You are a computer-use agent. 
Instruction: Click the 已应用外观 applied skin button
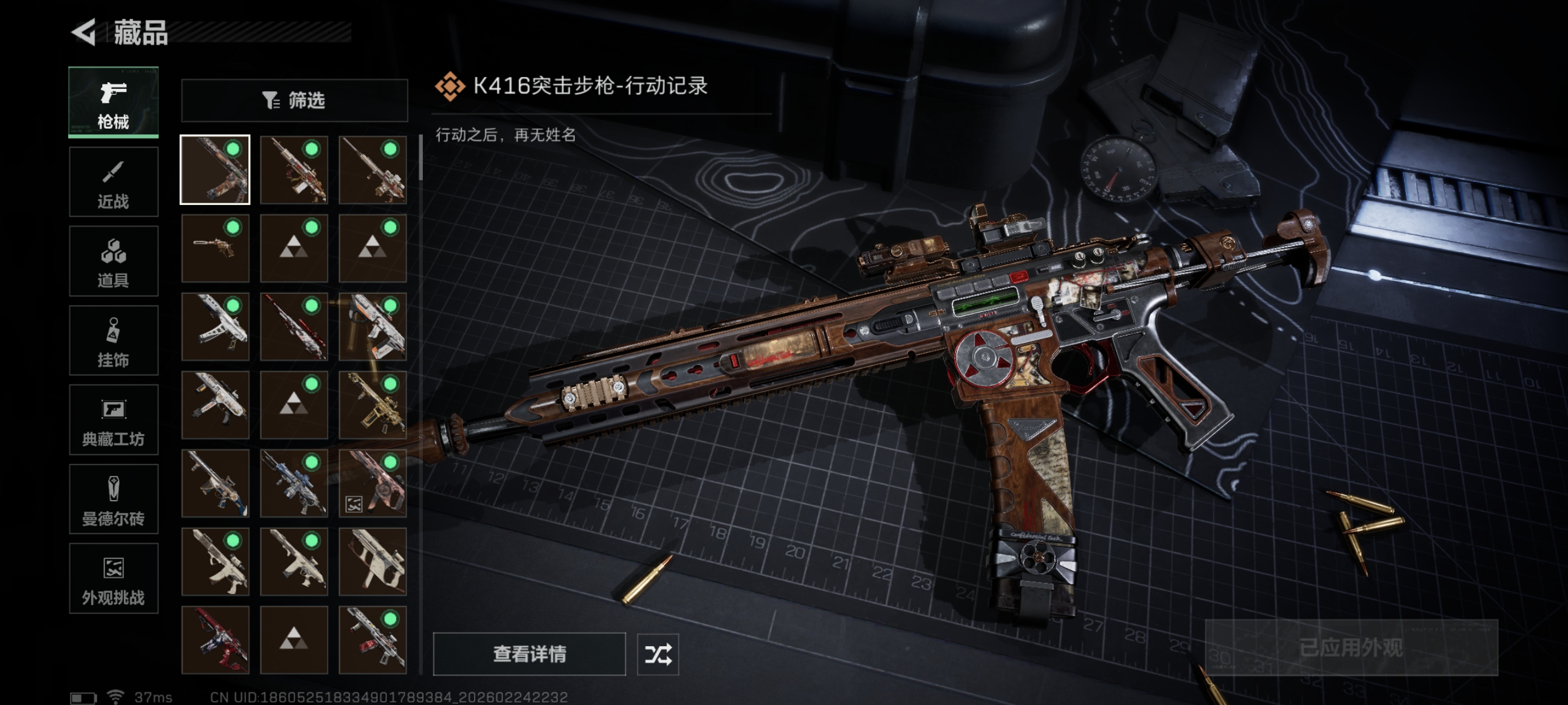1351,647
